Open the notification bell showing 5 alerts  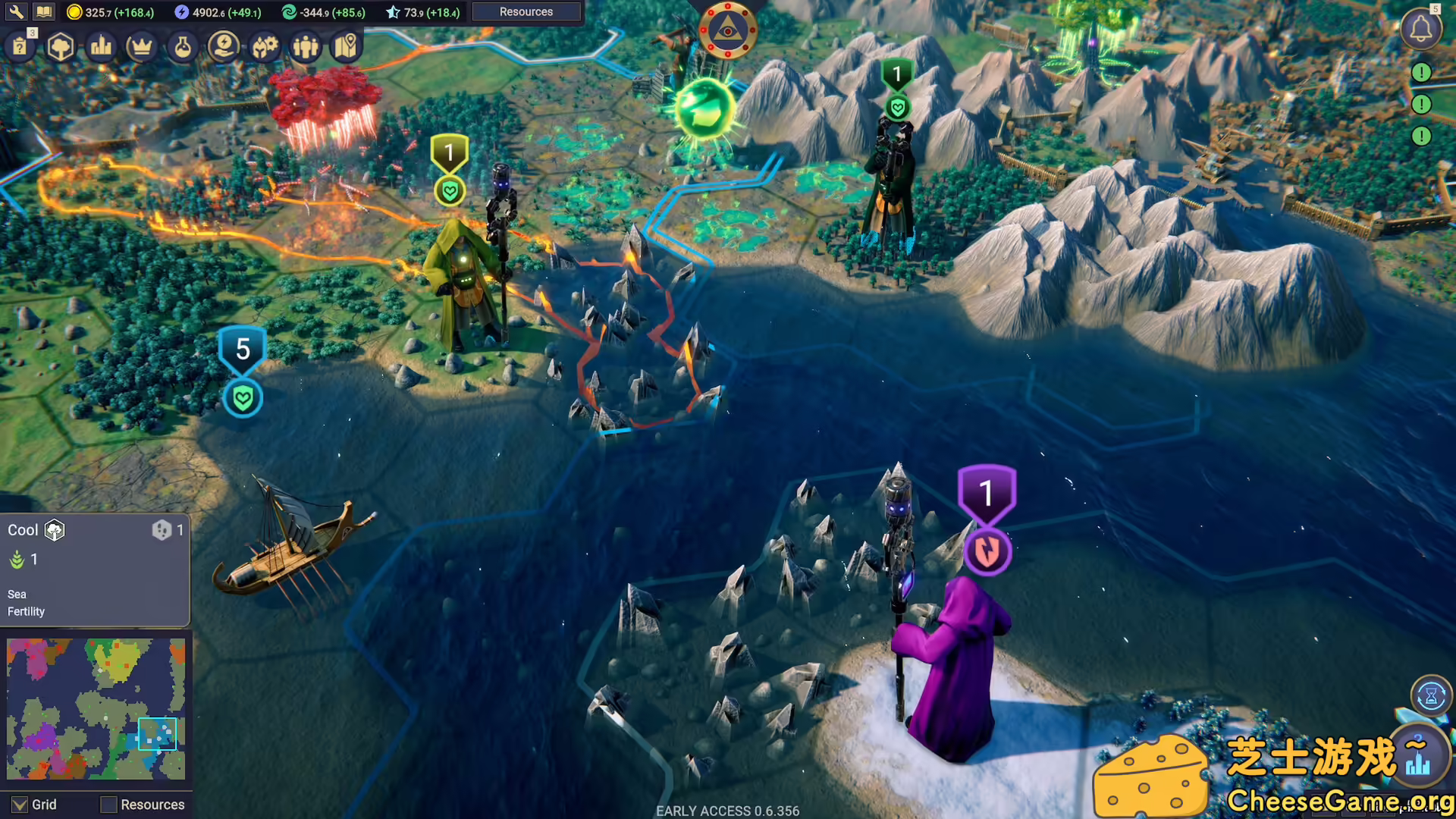click(x=1421, y=29)
